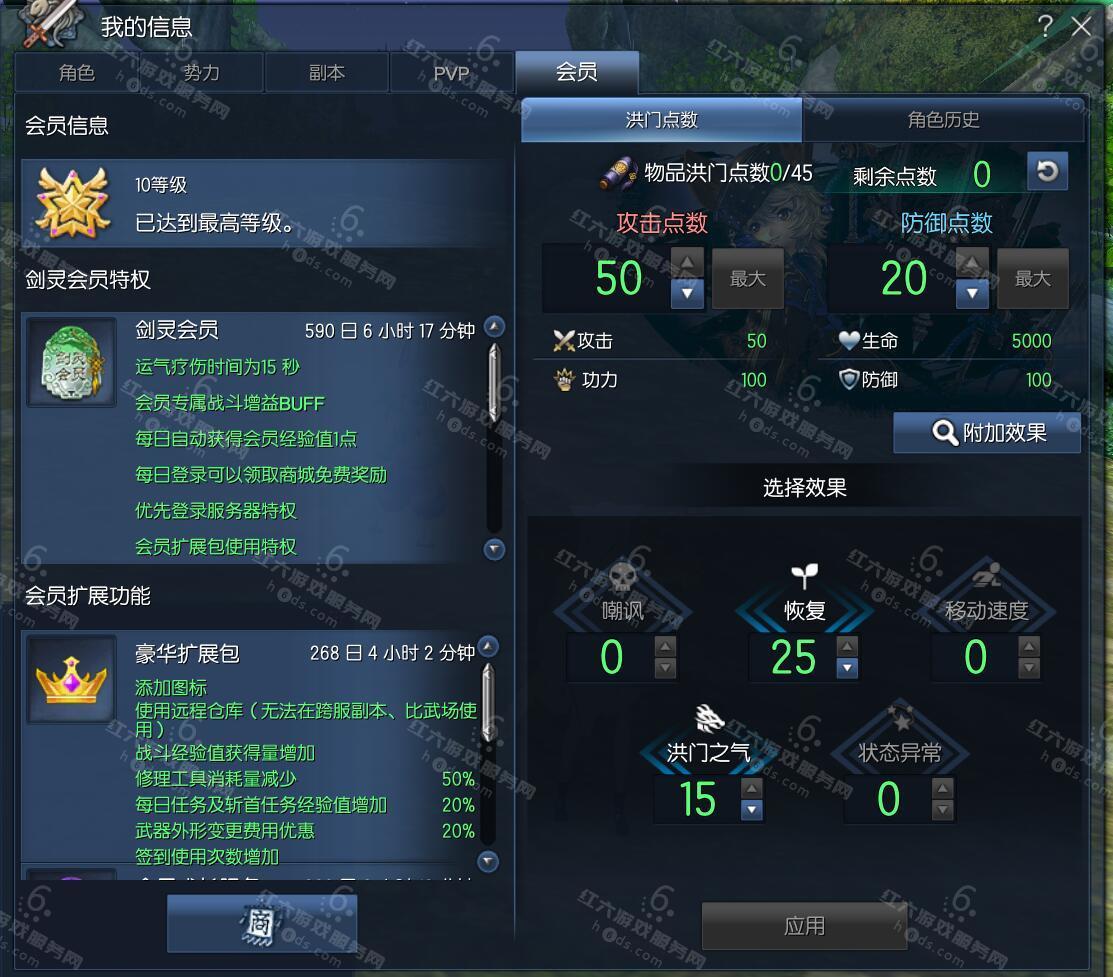Close the 我的信息 window
This screenshot has width=1113, height=977.
[1081, 27]
